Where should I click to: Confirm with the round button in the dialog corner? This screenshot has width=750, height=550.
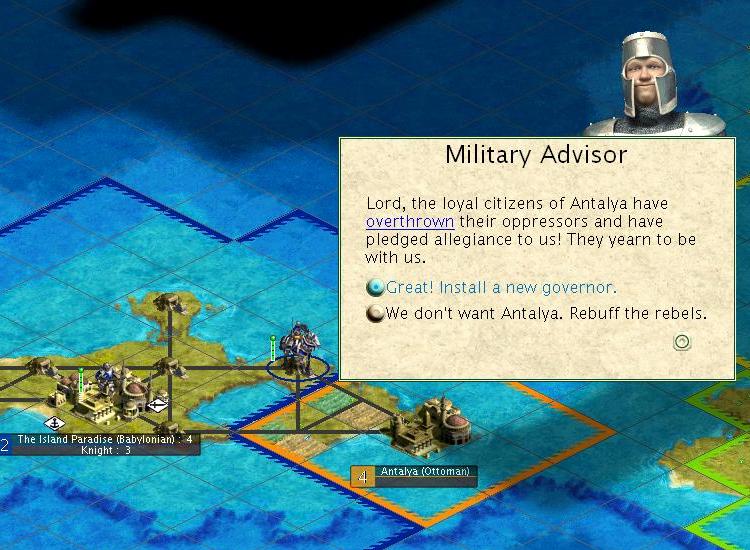point(683,342)
